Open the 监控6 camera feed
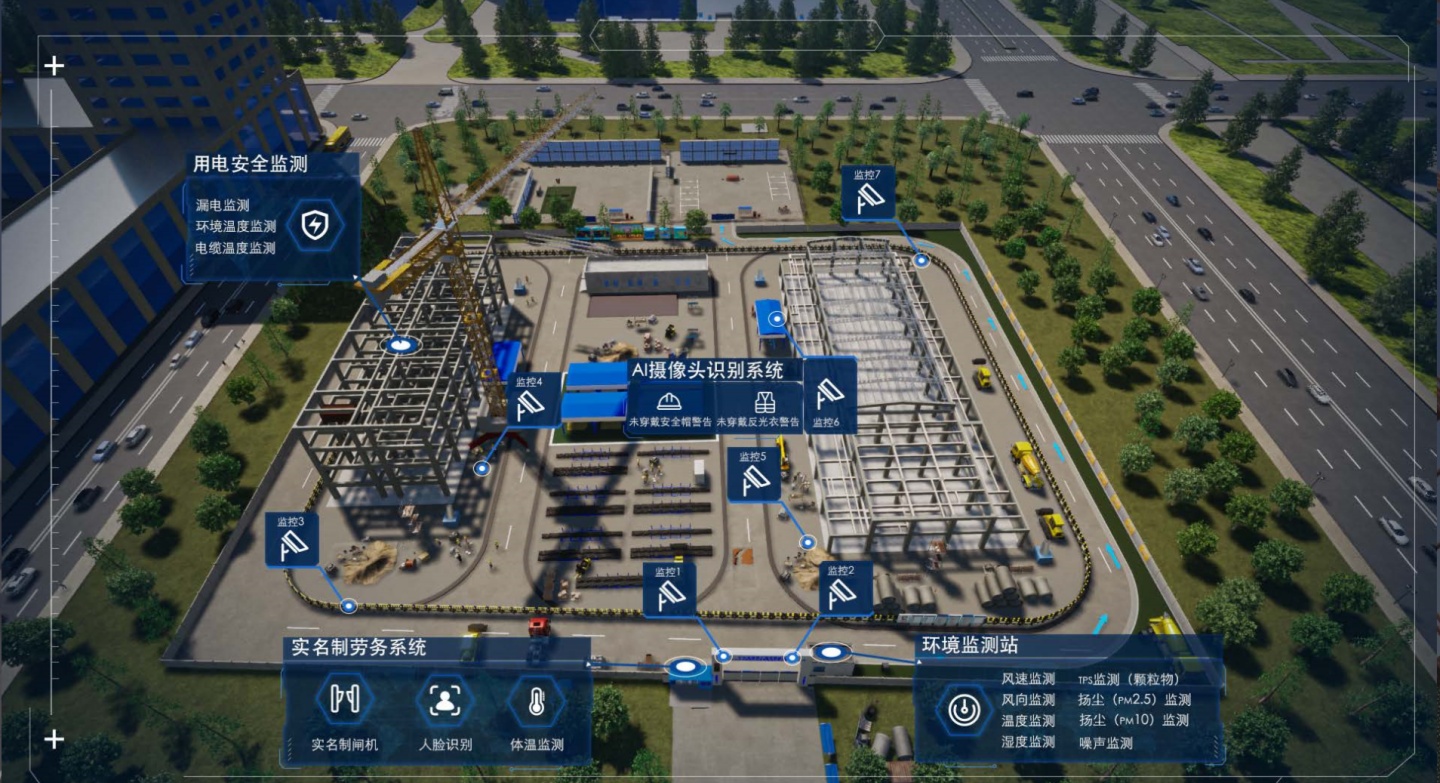1440x783 pixels. coord(829,396)
